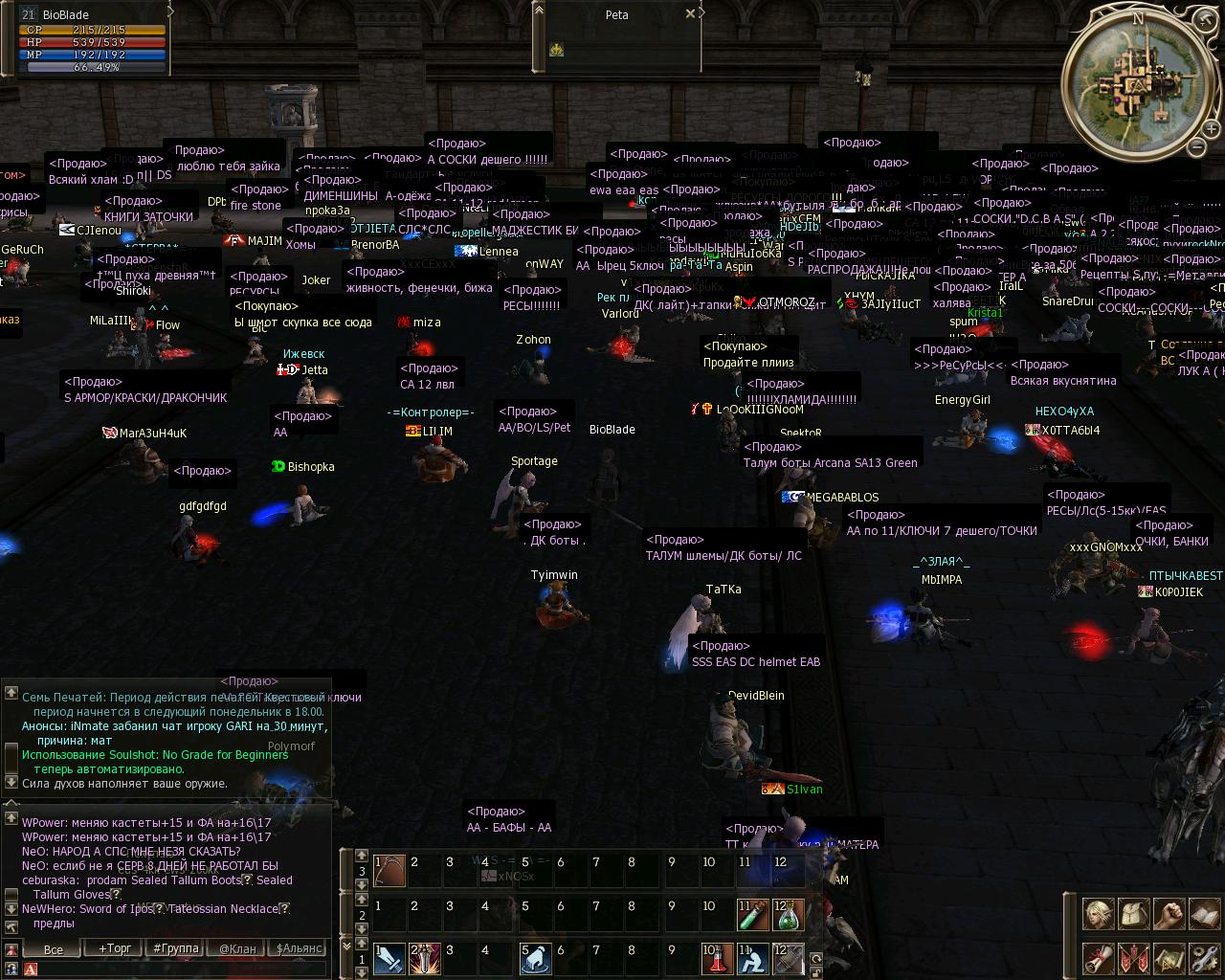Zoom out the minimap with minus button
Image resolution: width=1225 pixels, height=980 pixels.
pos(1196,146)
